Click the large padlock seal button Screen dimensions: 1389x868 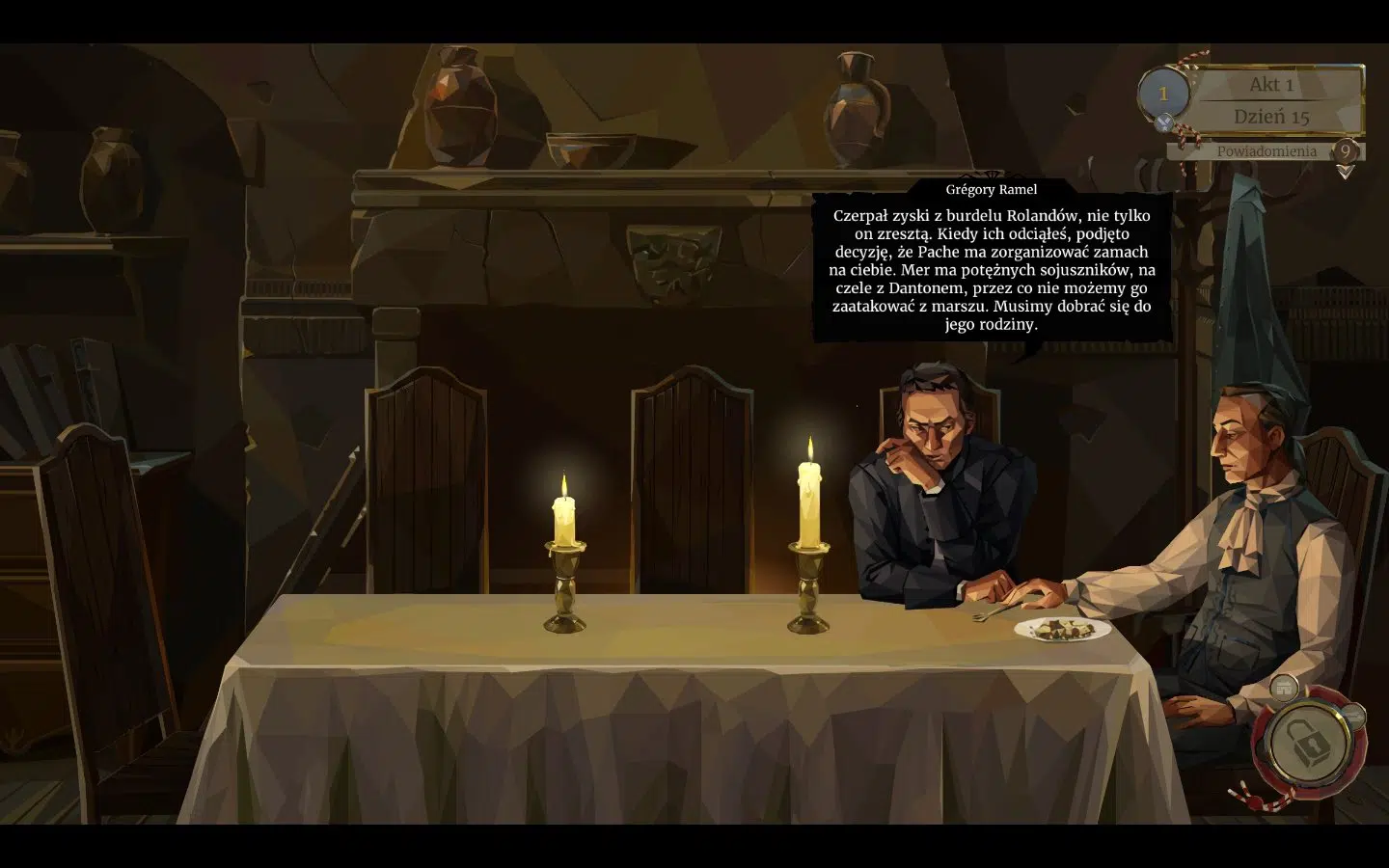click(x=1303, y=741)
